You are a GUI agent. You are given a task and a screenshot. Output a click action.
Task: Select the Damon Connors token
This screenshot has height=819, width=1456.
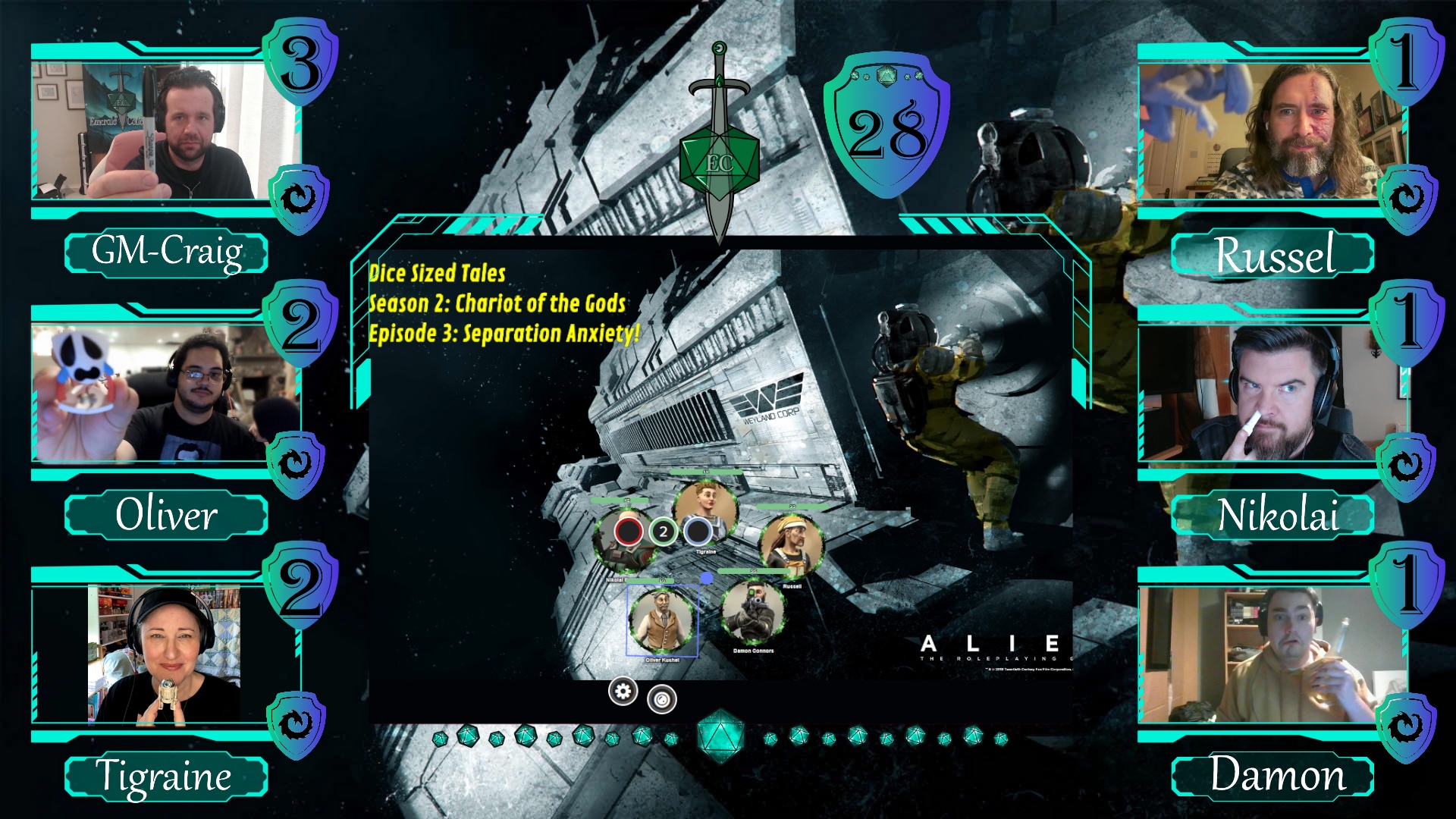point(753,612)
